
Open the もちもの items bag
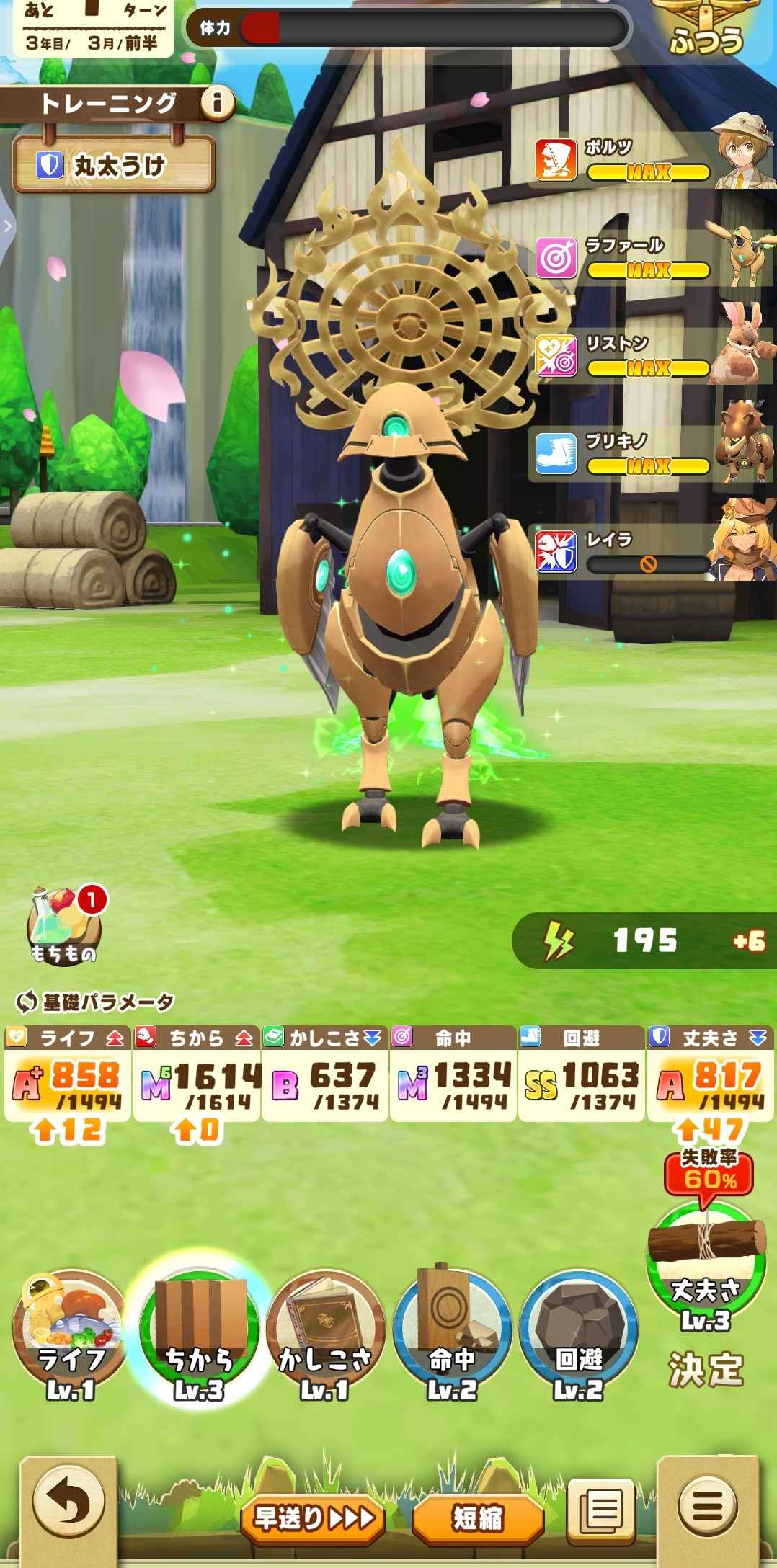pyautogui.click(x=63, y=928)
